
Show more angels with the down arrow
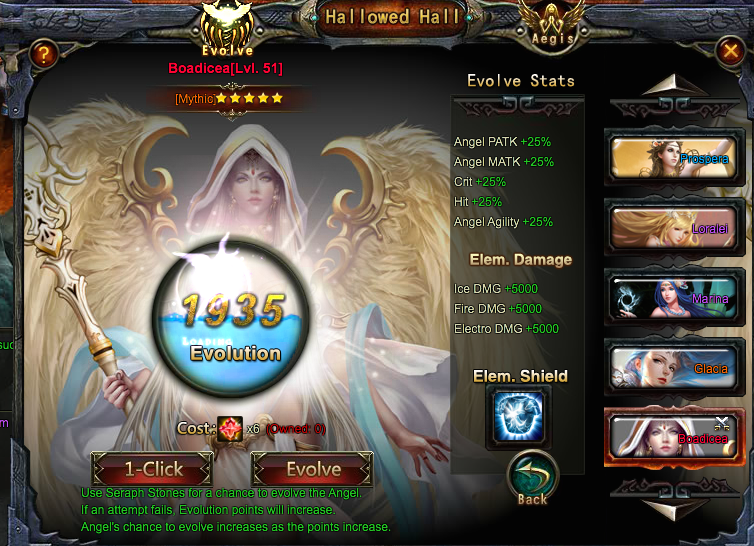(667, 506)
